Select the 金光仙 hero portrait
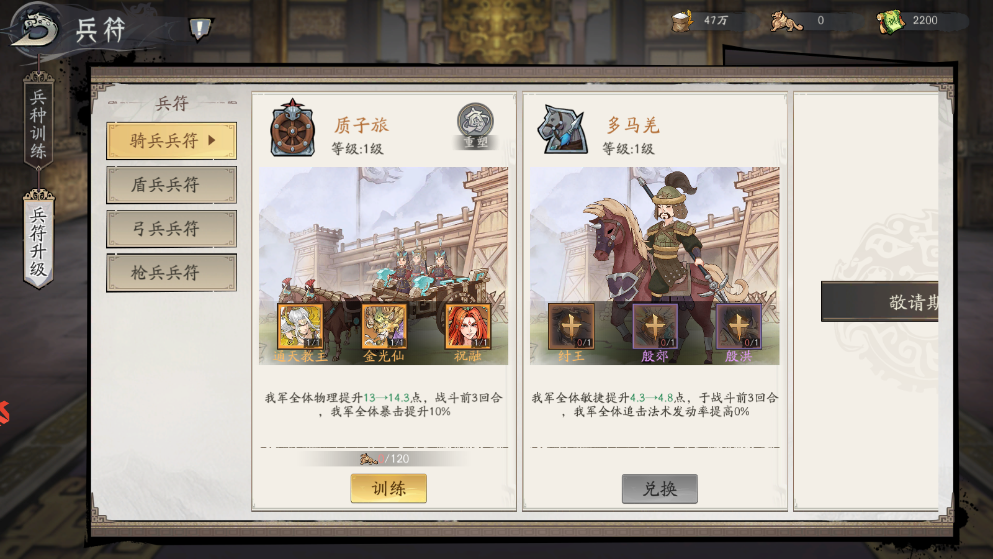Screen dimensions: 993x559 click(384, 327)
